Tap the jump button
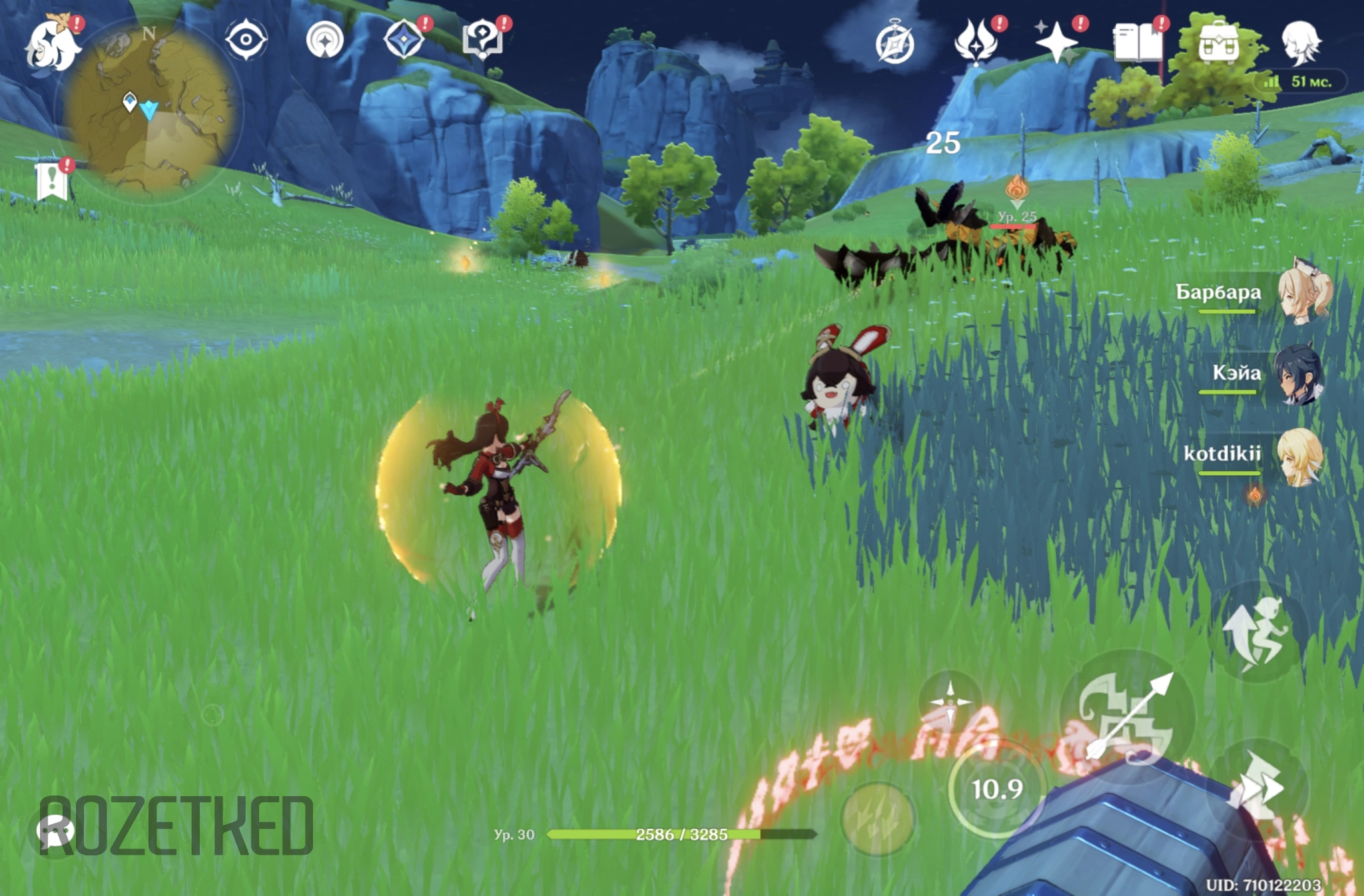 [1257, 632]
